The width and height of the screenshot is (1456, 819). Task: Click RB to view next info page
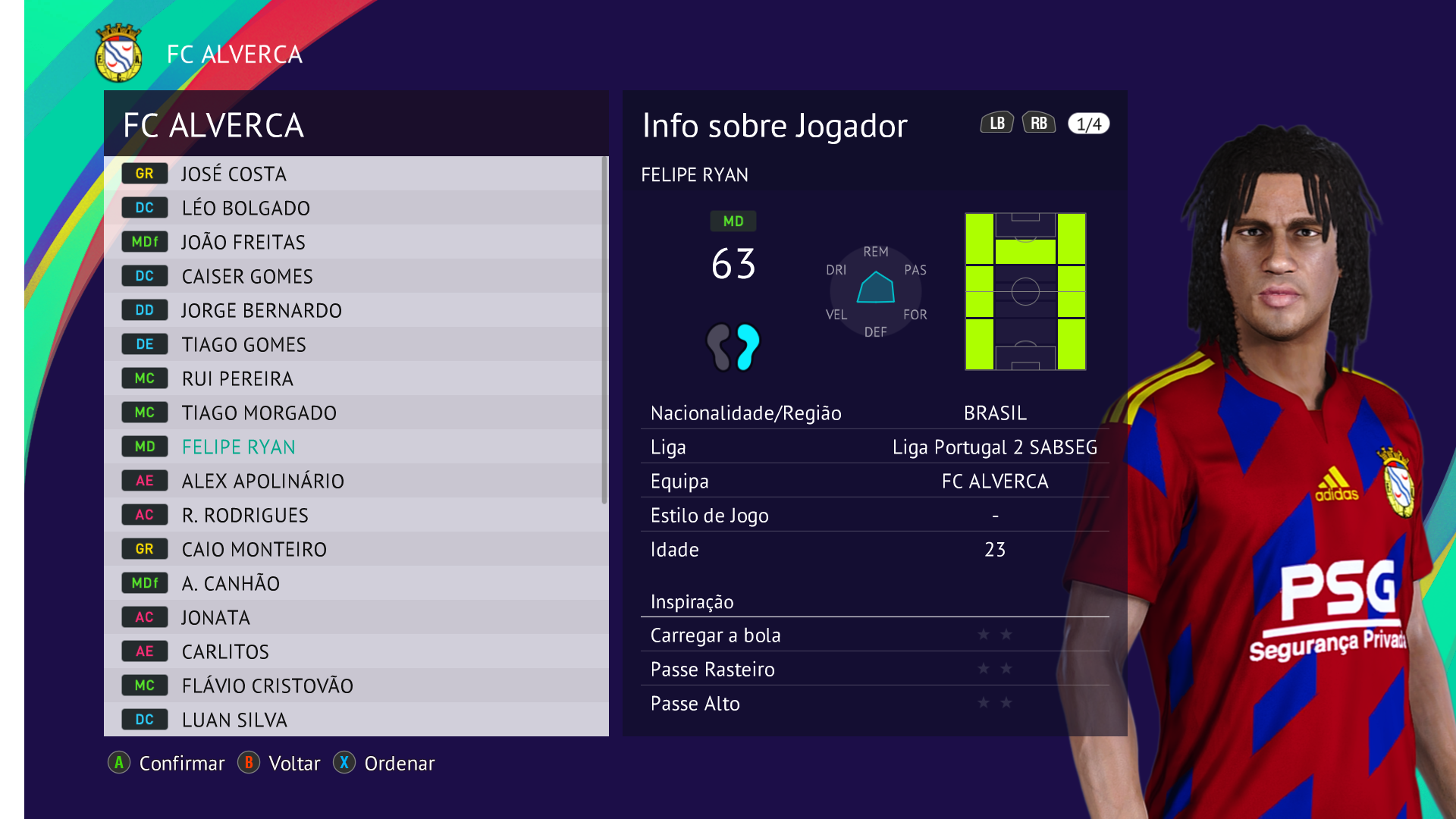coord(1040,122)
